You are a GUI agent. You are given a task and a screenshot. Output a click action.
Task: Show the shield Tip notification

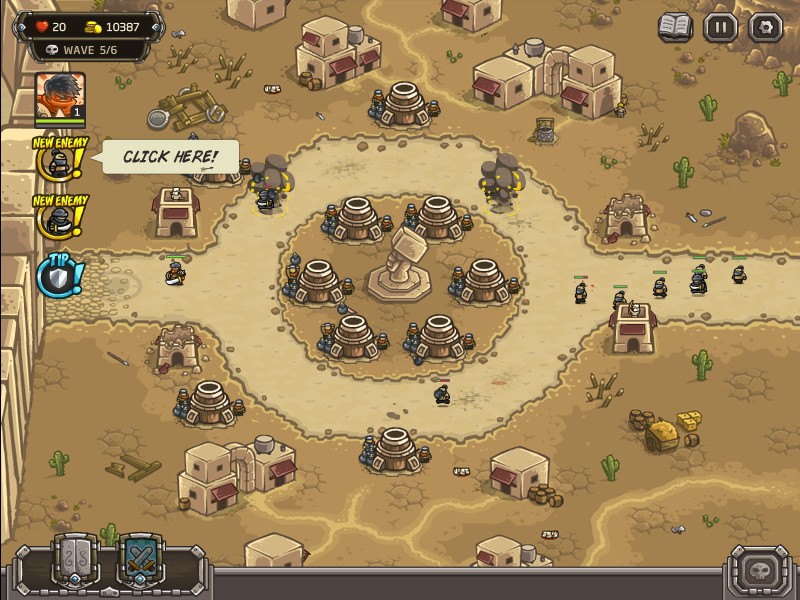58,276
